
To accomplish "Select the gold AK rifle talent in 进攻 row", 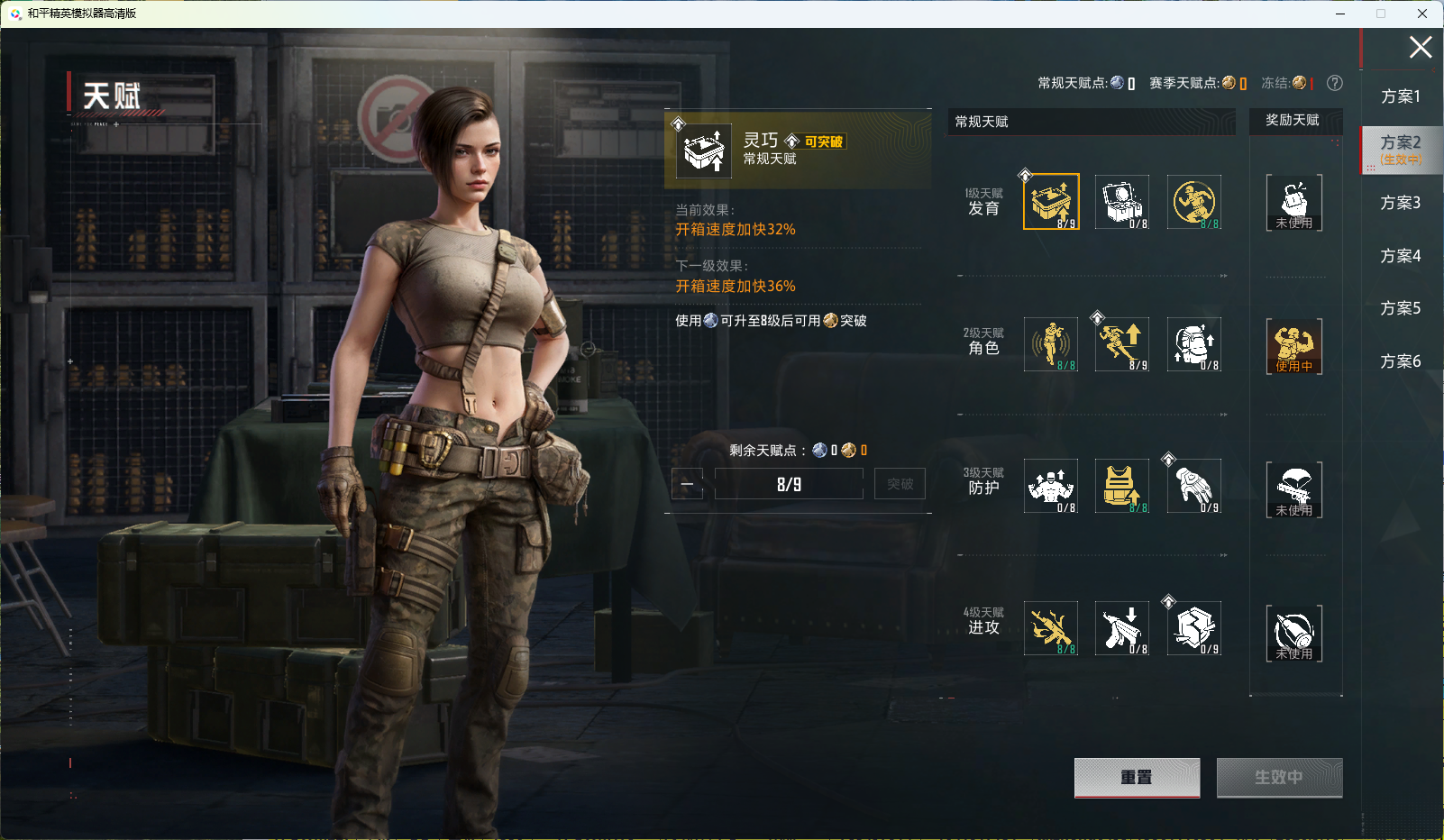I will [1049, 628].
